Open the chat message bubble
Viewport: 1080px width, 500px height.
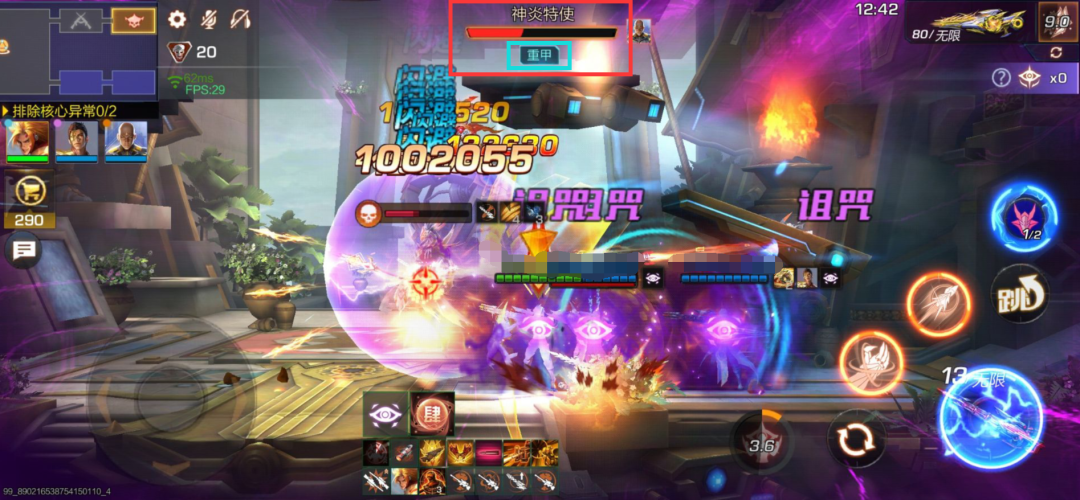pyautogui.click(x=22, y=250)
